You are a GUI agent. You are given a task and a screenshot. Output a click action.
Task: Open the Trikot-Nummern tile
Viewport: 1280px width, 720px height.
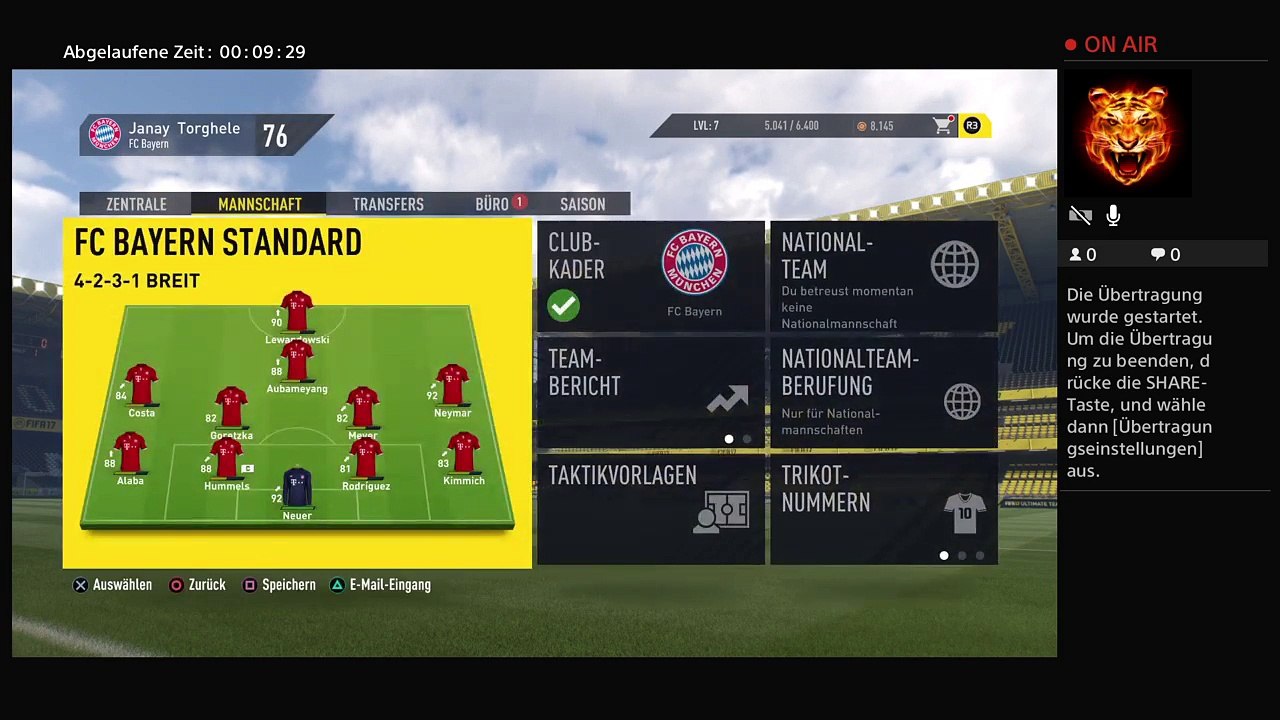tap(884, 508)
